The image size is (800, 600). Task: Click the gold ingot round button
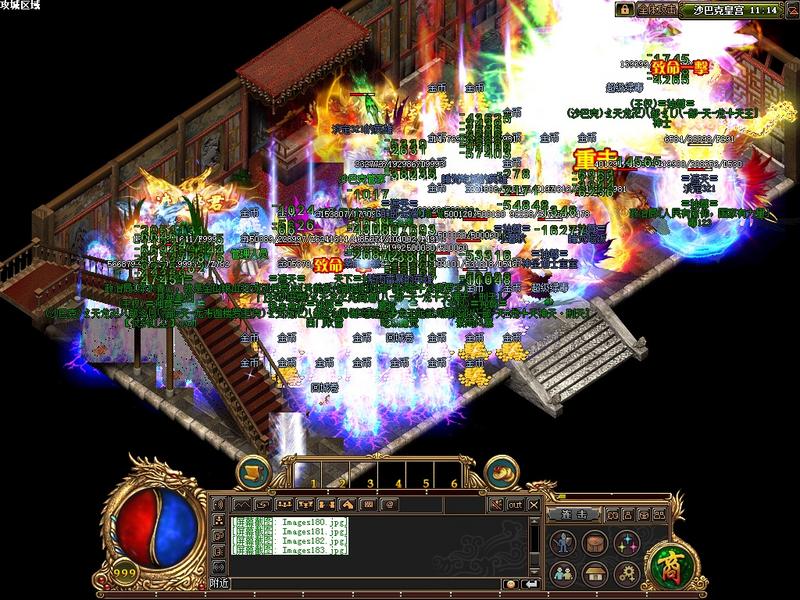pyautogui.click(x=500, y=473)
